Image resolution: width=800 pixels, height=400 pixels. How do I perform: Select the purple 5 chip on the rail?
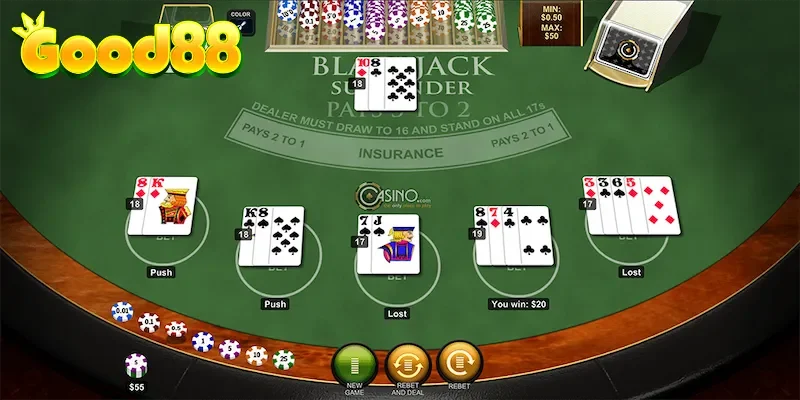(x=230, y=349)
